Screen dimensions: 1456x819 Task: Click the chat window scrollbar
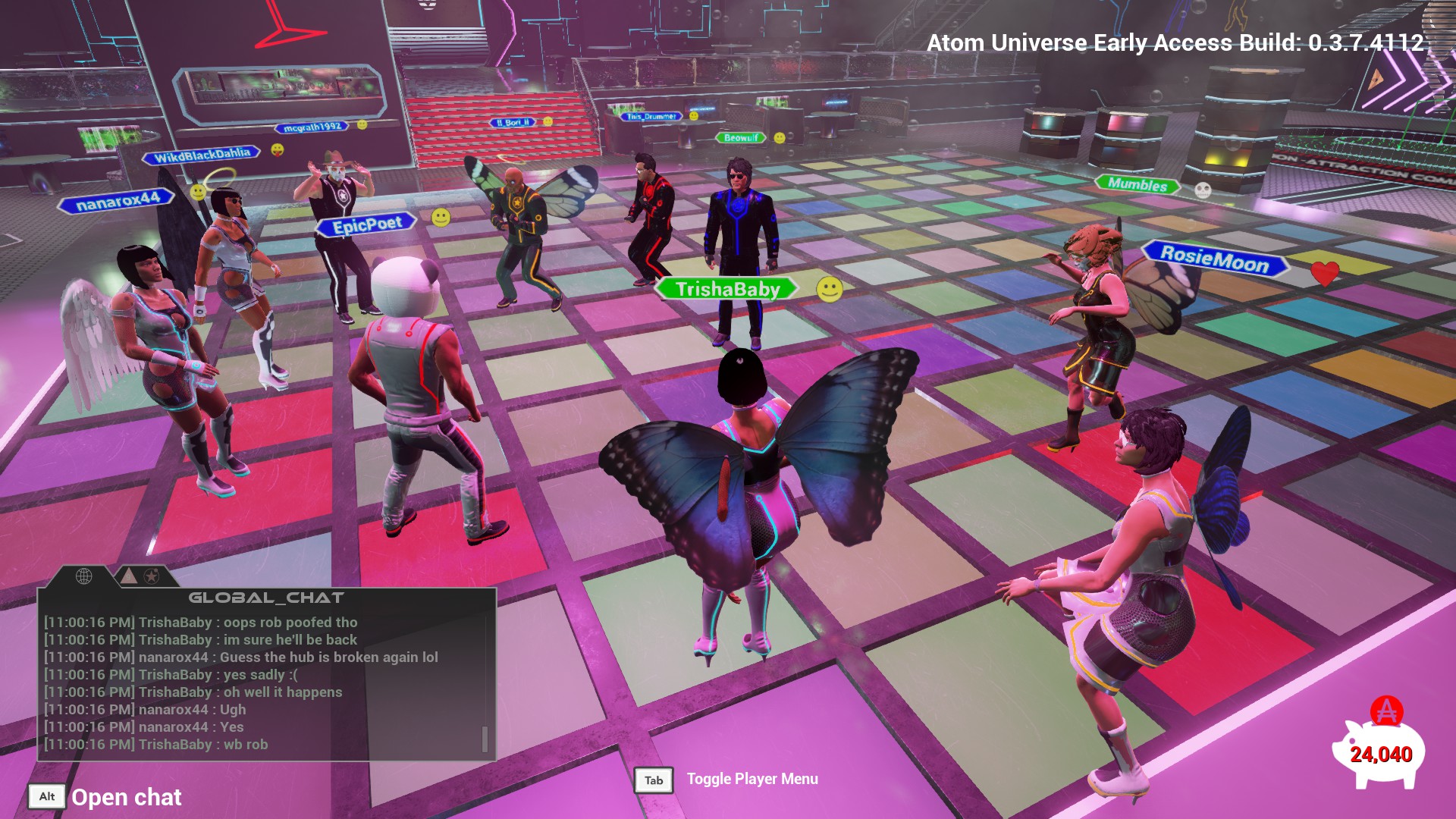[485, 739]
